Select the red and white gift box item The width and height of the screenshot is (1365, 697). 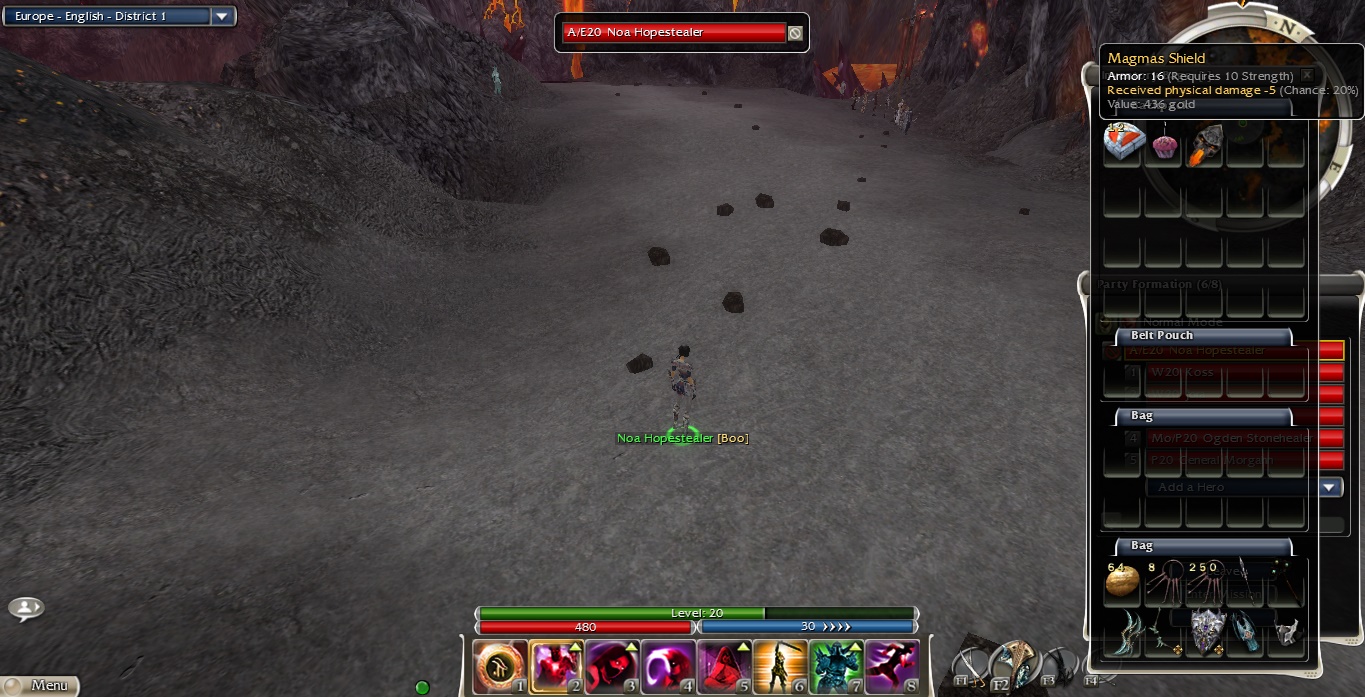click(x=1122, y=145)
